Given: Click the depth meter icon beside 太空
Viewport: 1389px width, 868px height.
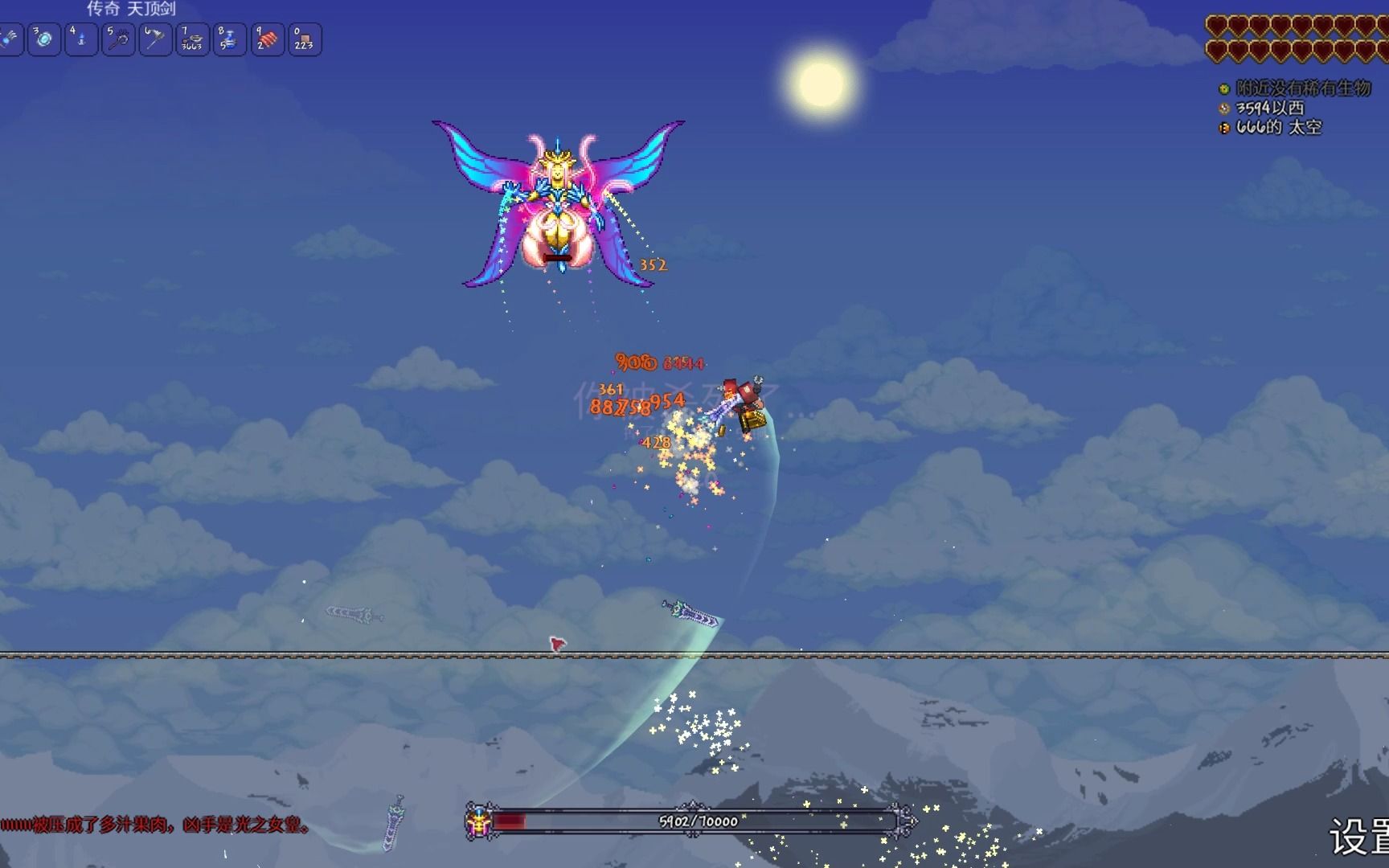Looking at the screenshot, I should pos(1224,128).
